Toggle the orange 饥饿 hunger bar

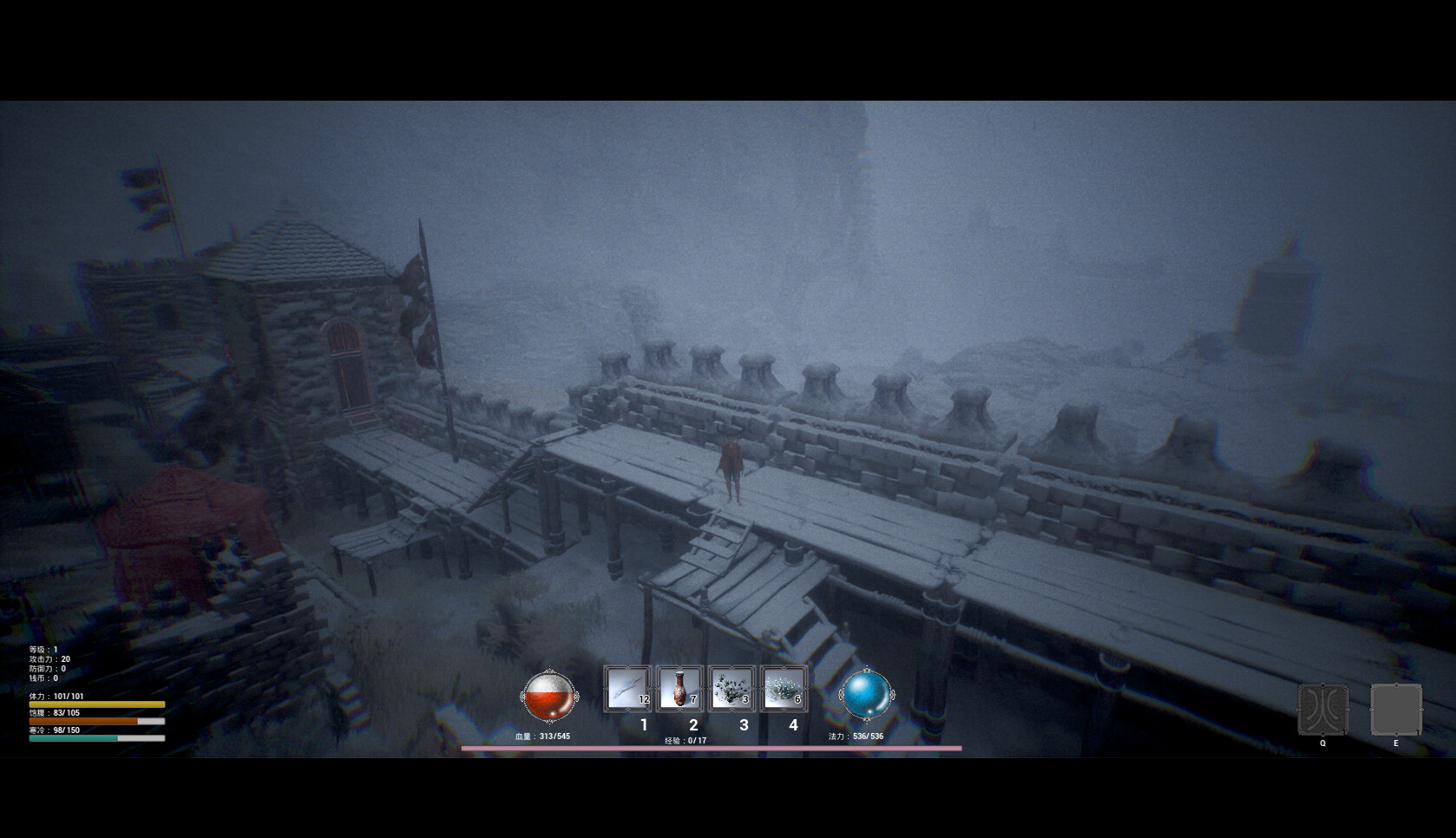[x=95, y=719]
